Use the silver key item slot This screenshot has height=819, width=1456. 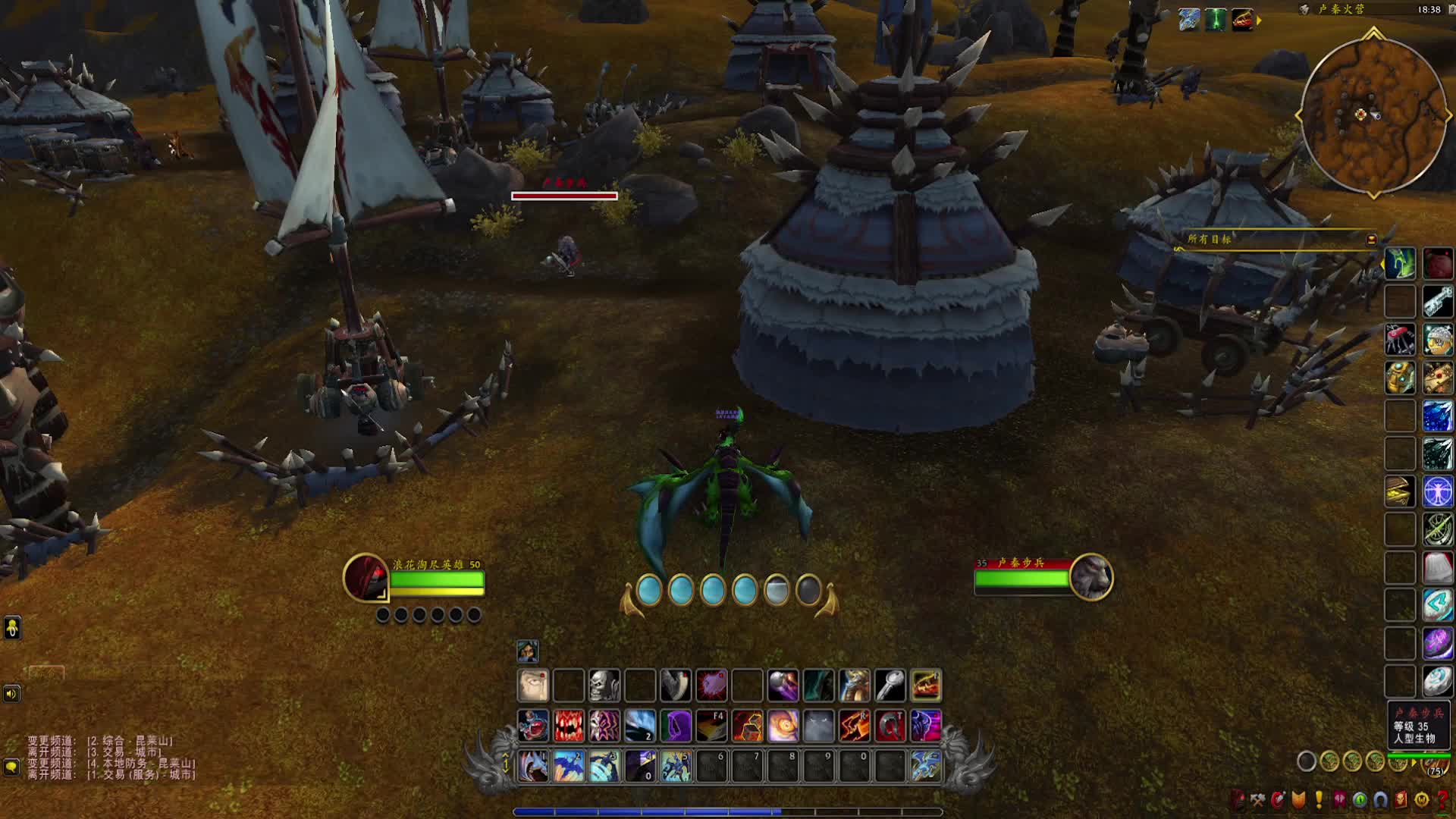(890, 686)
